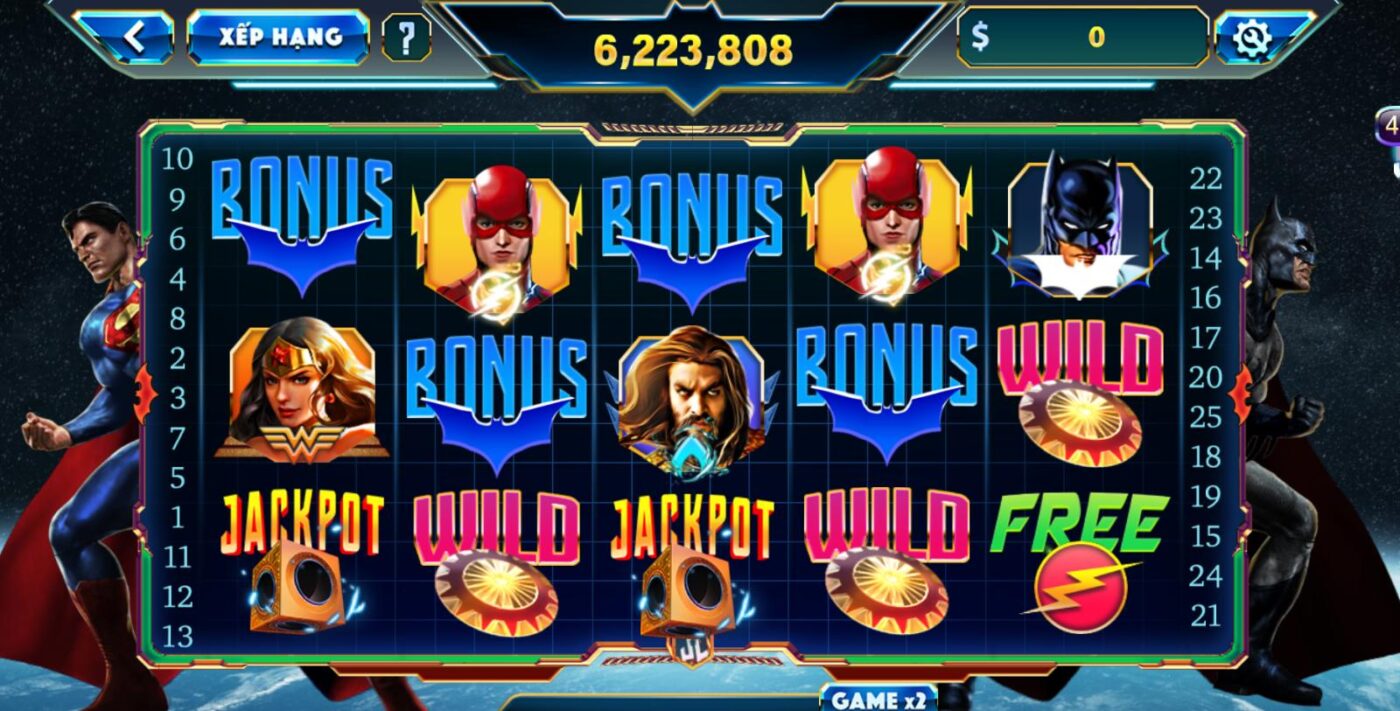Viewport: 1400px width, 711px height.
Task: Open the XẾP HẠNG ranking board
Action: pos(279,37)
